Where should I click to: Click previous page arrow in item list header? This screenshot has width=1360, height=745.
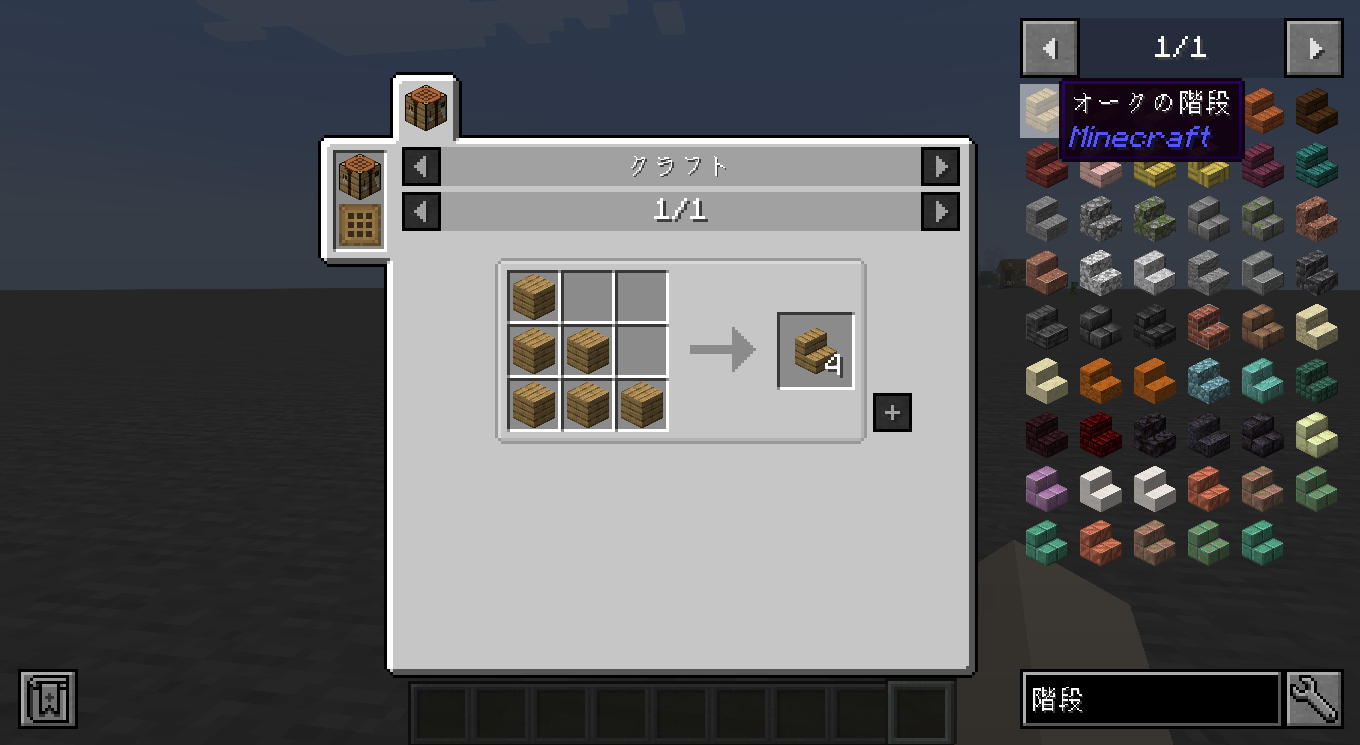(x=1047, y=47)
